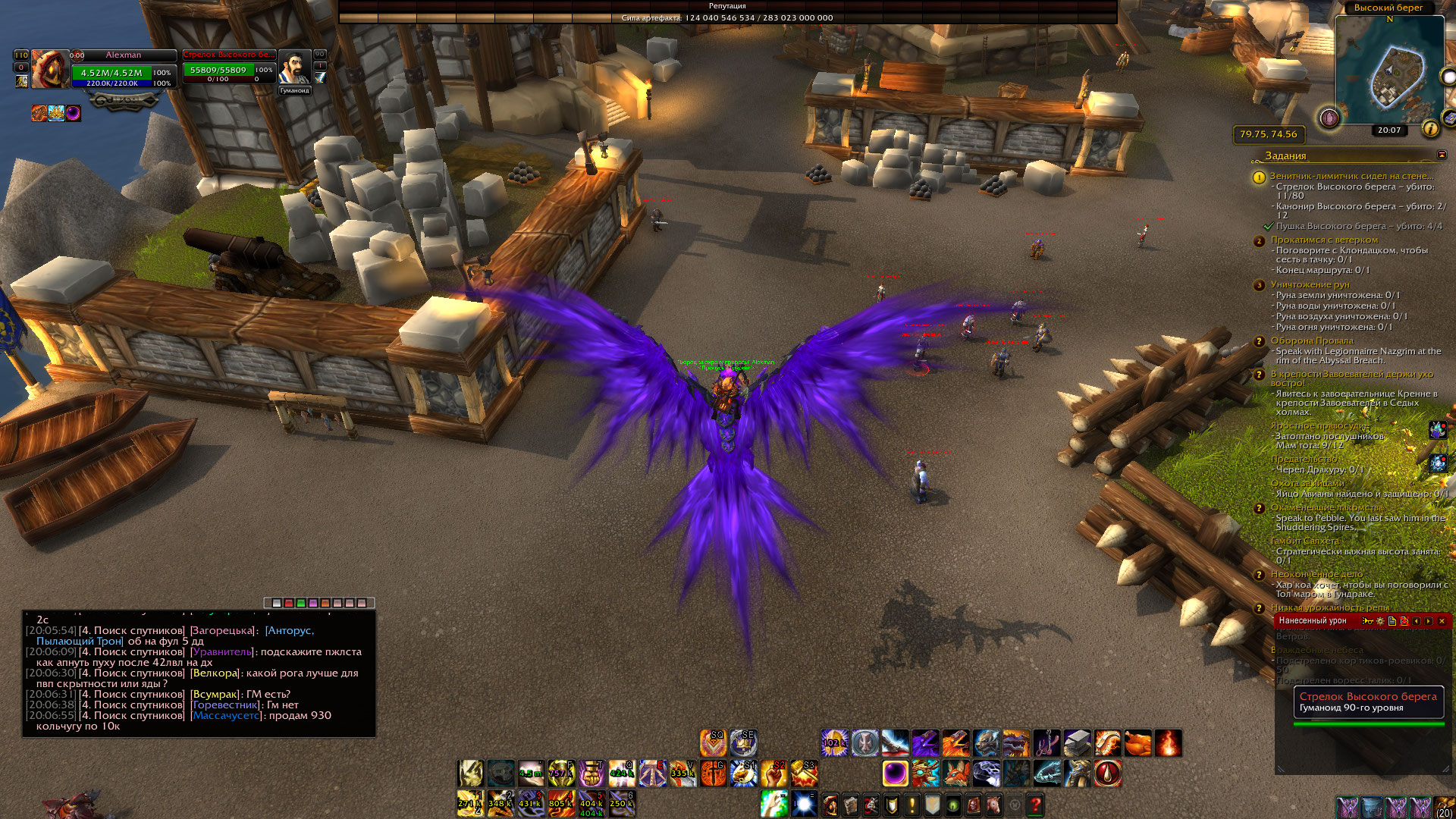Viewport: 1456px width, 819px height.
Task: Click the yellow info button by minimap
Action: point(1430,129)
